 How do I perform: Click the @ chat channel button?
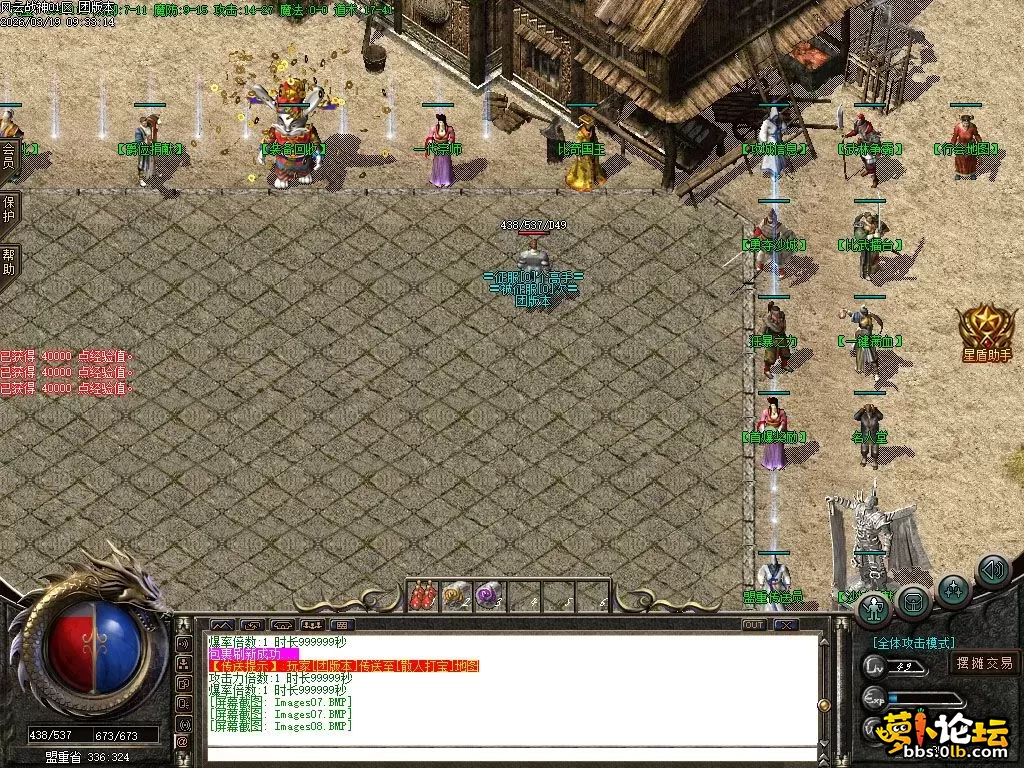pos(184,742)
